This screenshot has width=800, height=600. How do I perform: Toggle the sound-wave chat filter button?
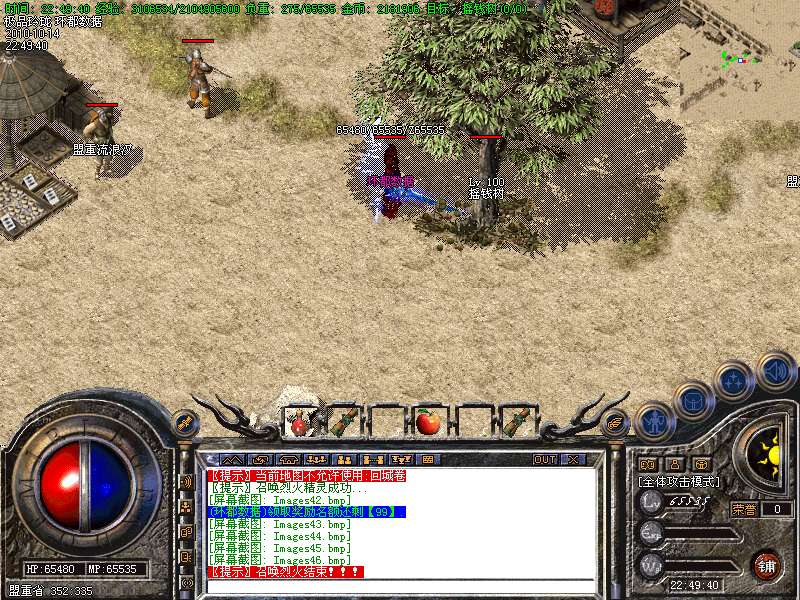(186, 481)
